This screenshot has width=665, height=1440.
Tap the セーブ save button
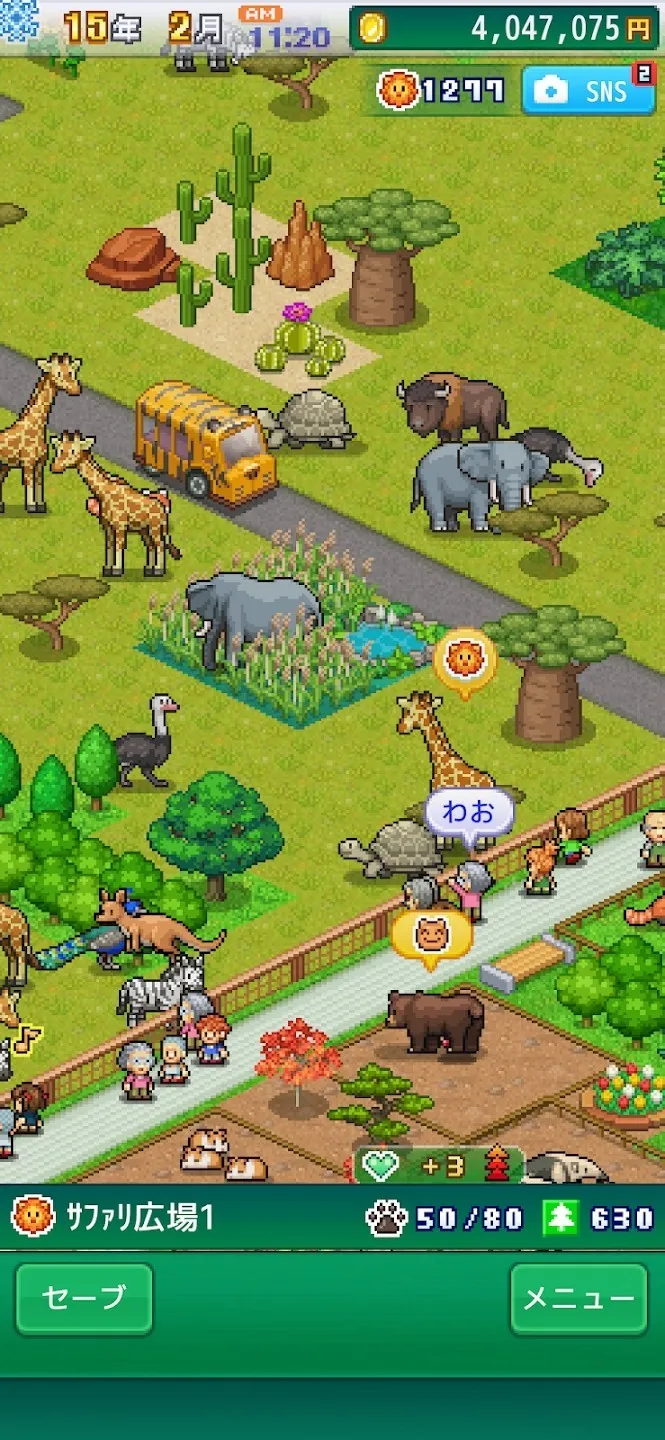point(84,1298)
